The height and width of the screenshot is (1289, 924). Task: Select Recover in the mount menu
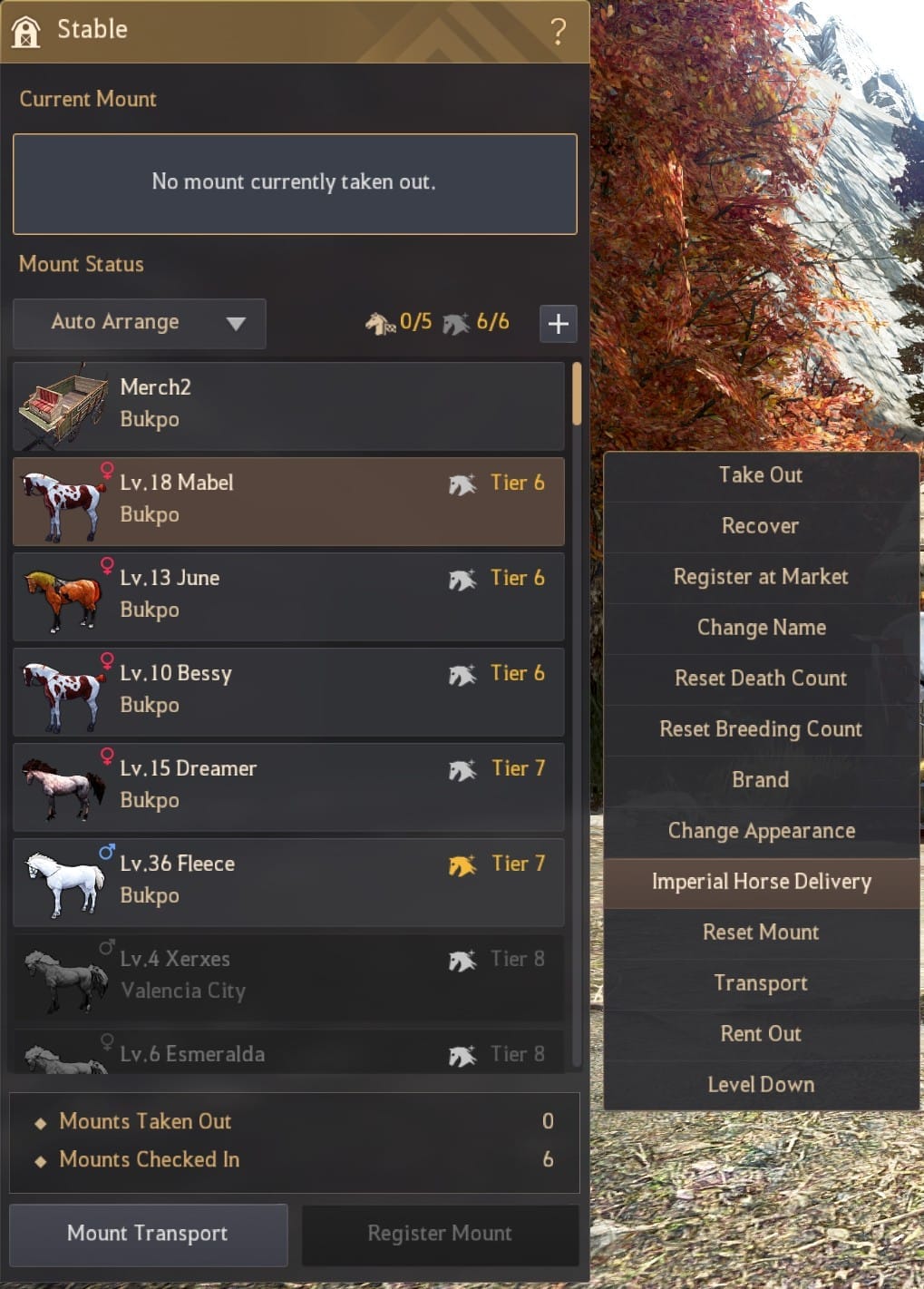[x=761, y=526]
